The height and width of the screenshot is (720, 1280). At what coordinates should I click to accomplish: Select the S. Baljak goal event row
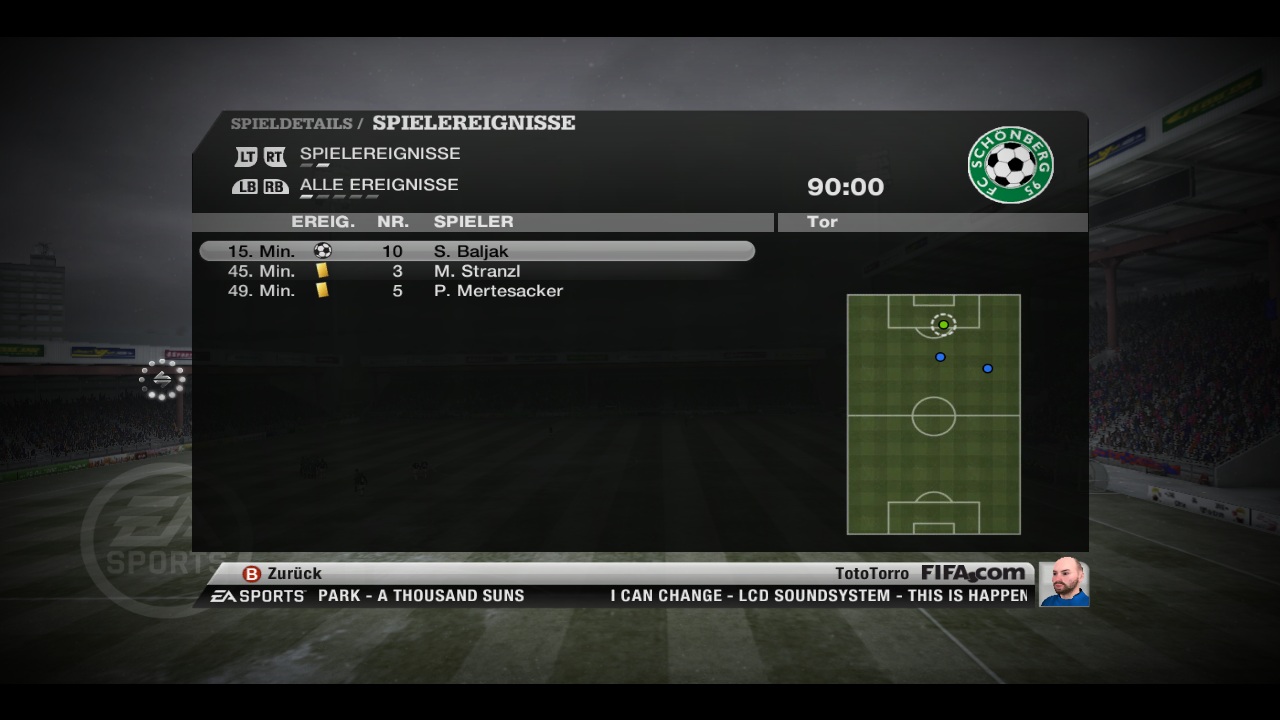tap(476, 251)
